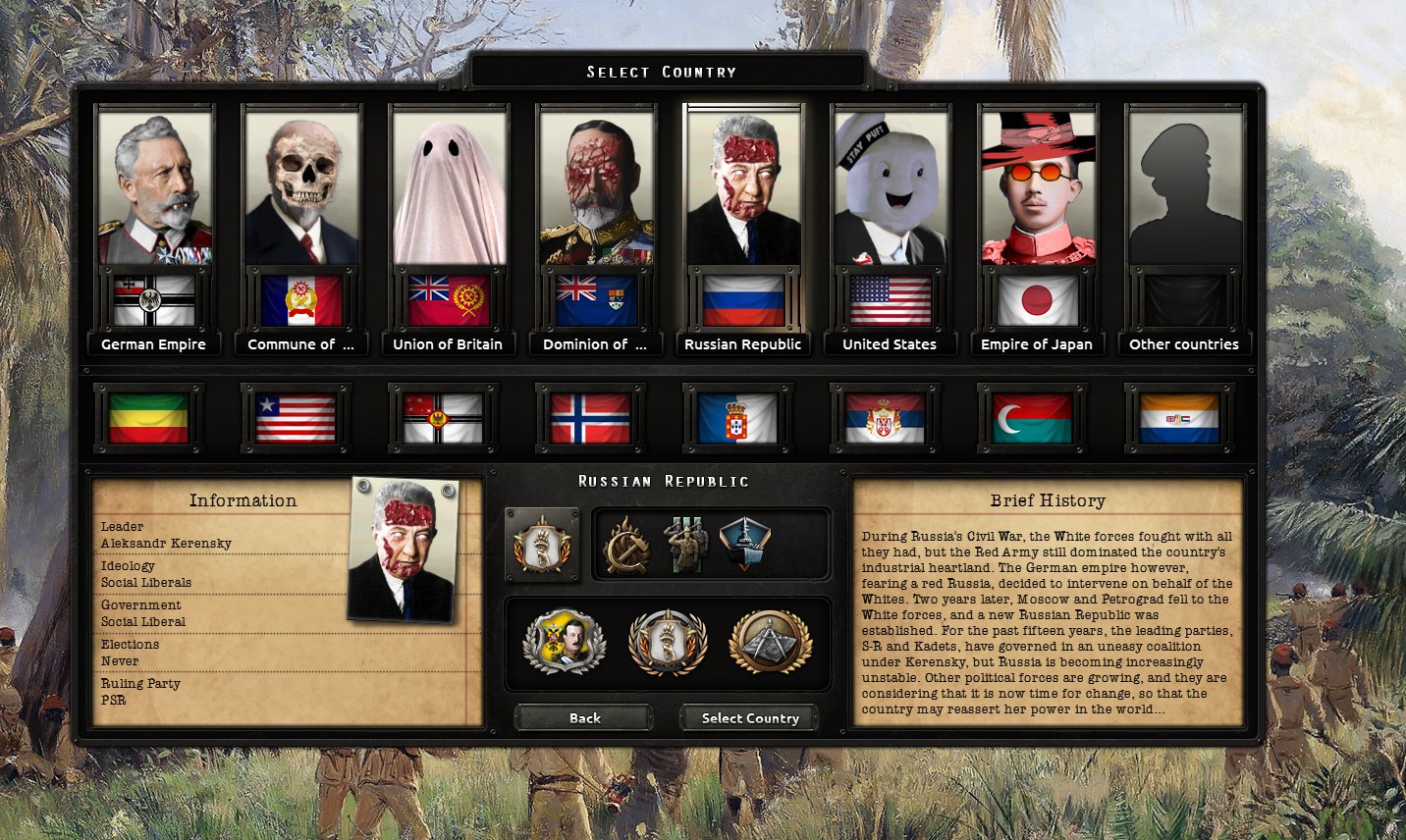Choose the Russian Republic leader portrait
1406x840 pixels.
[743, 186]
